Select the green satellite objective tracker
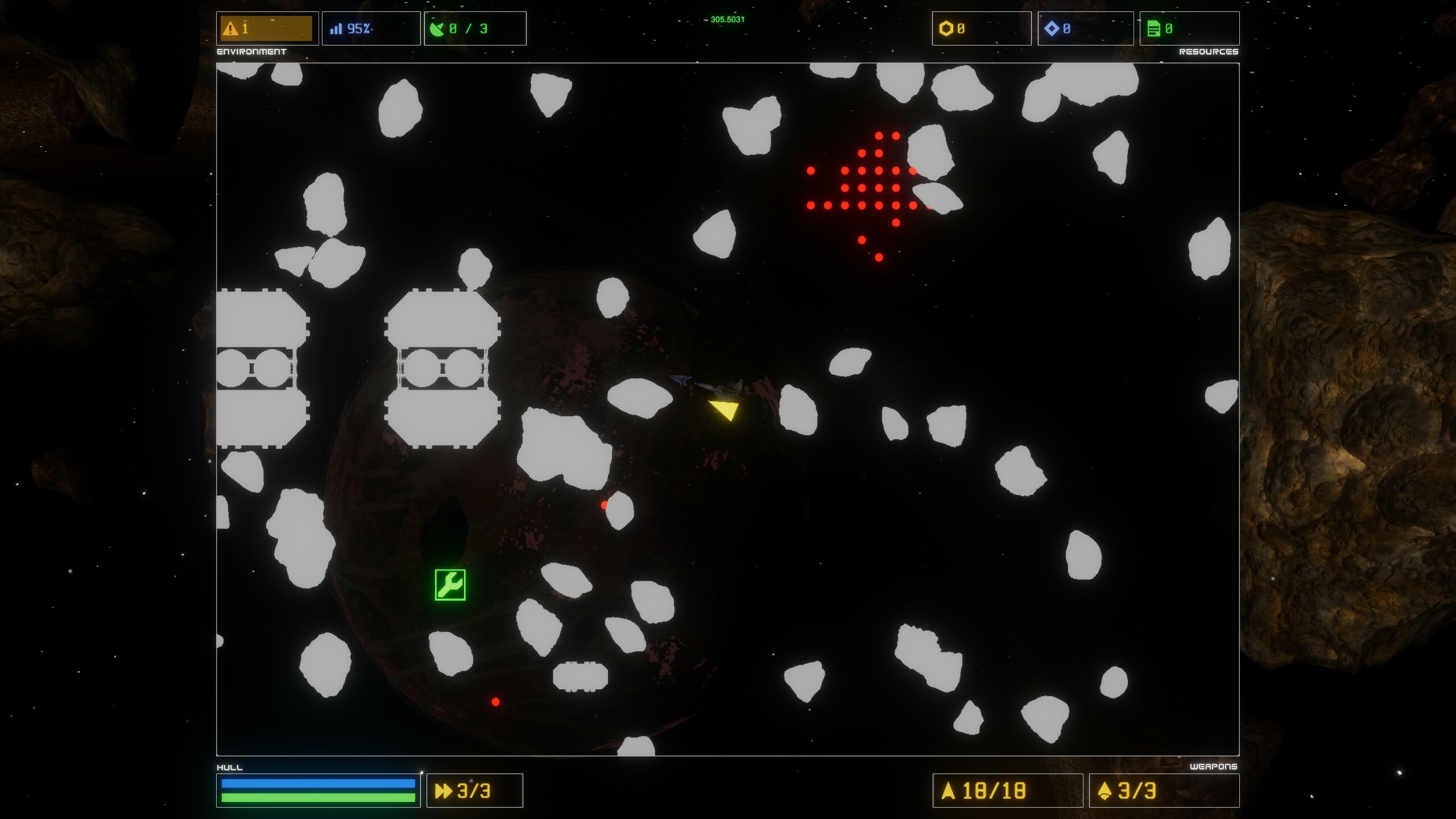Image resolution: width=1456 pixels, height=819 pixels. tap(474, 28)
